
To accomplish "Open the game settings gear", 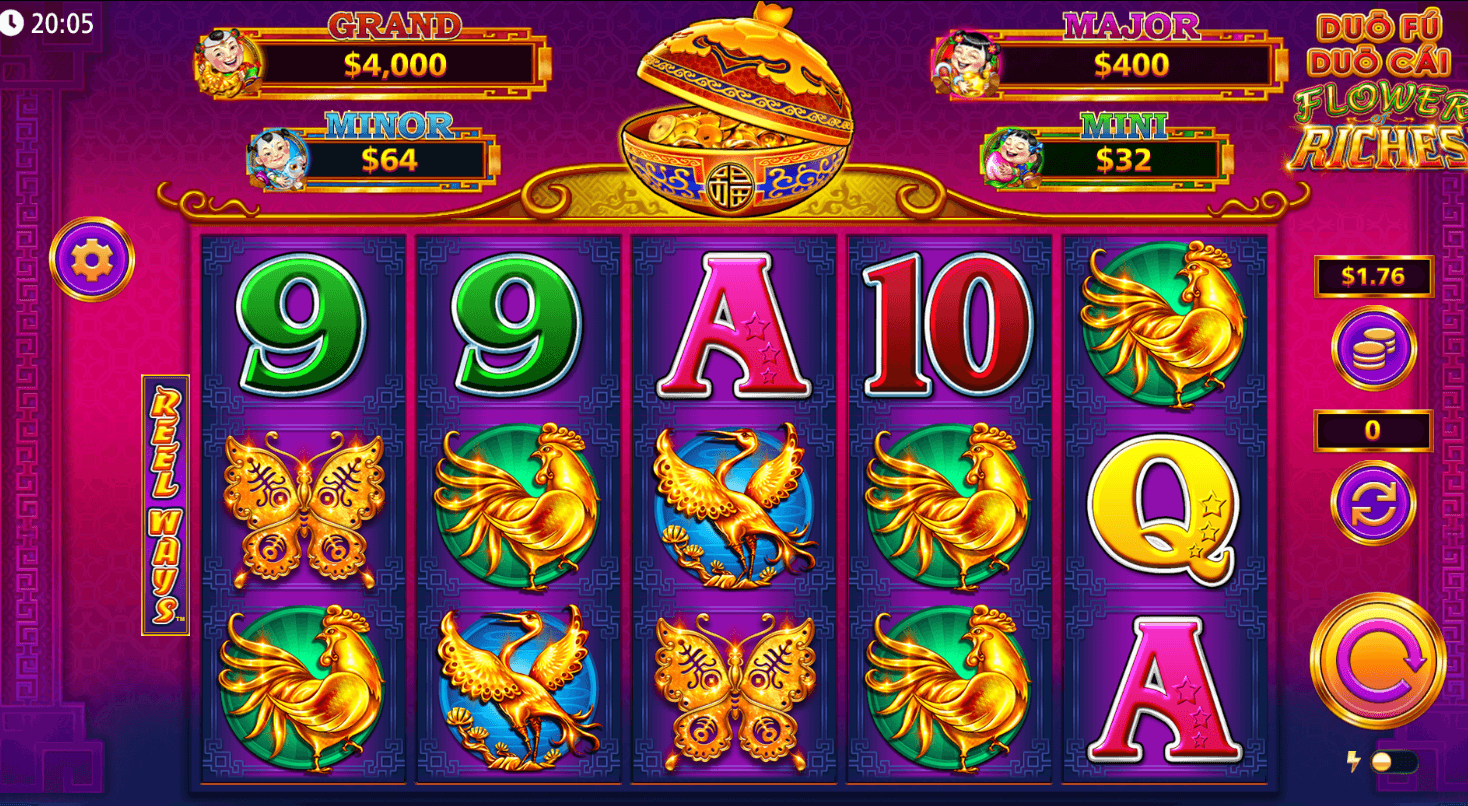I will [92, 256].
